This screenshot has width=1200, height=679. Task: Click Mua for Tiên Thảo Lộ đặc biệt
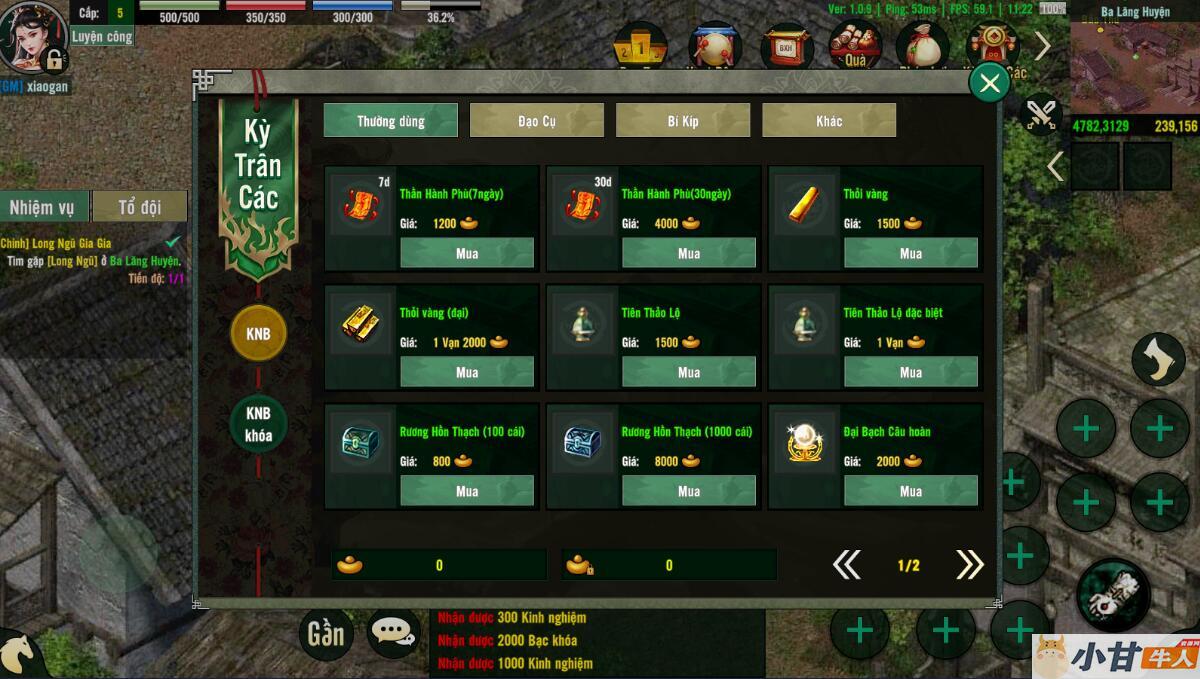click(x=911, y=372)
